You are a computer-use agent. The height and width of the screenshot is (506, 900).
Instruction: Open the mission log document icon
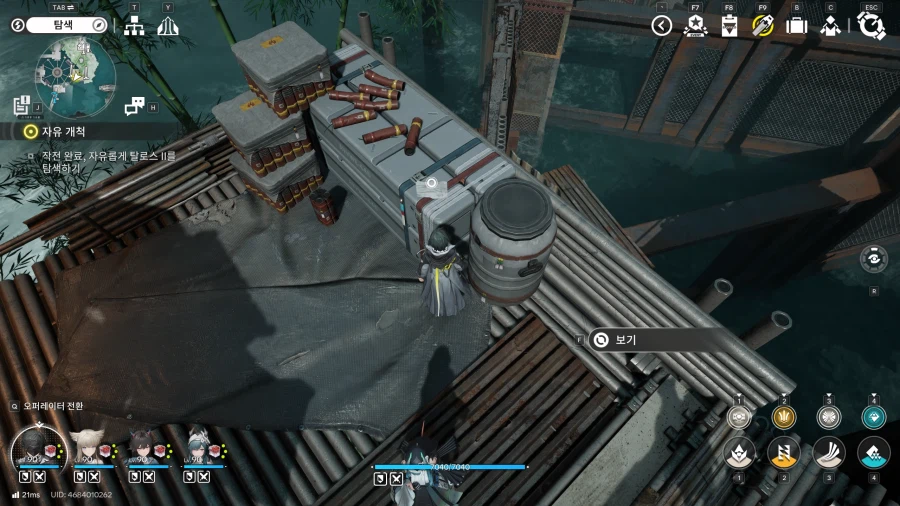pyautogui.click(x=22, y=105)
